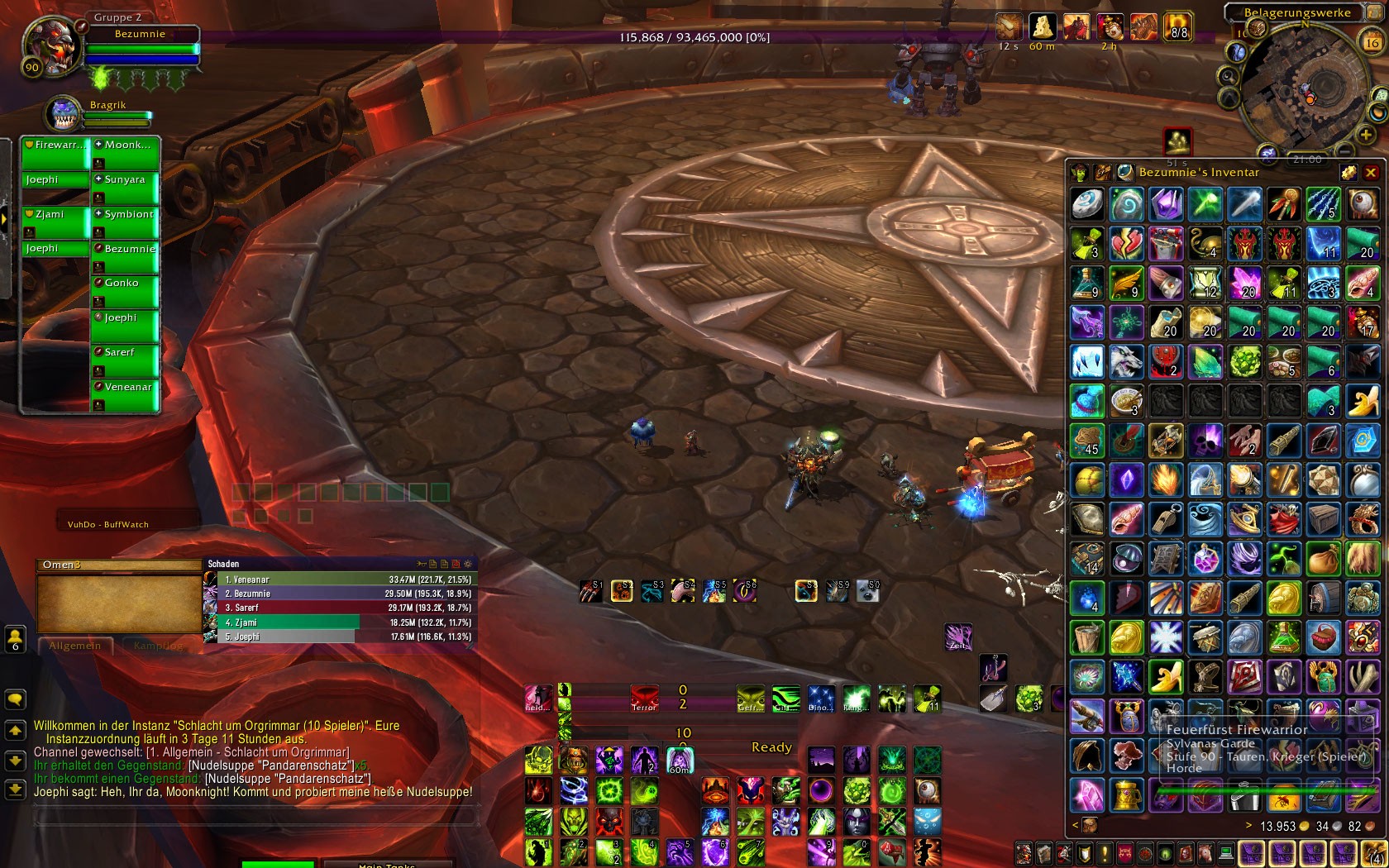Switch to the Kampflog chat tab
1389x868 pixels.
coord(158,646)
